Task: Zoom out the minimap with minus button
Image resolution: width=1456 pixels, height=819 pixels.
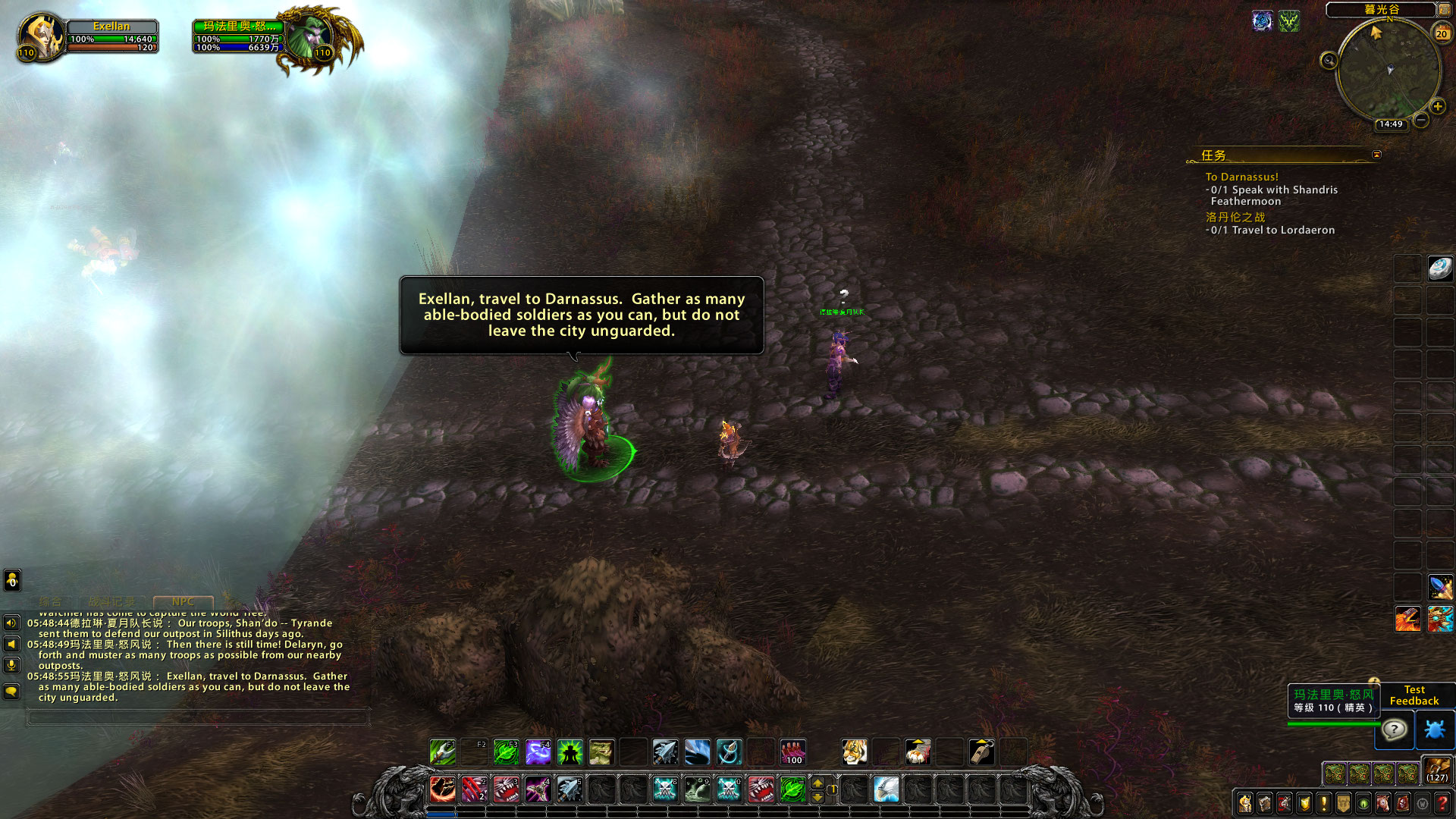Action: (x=1421, y=120)
